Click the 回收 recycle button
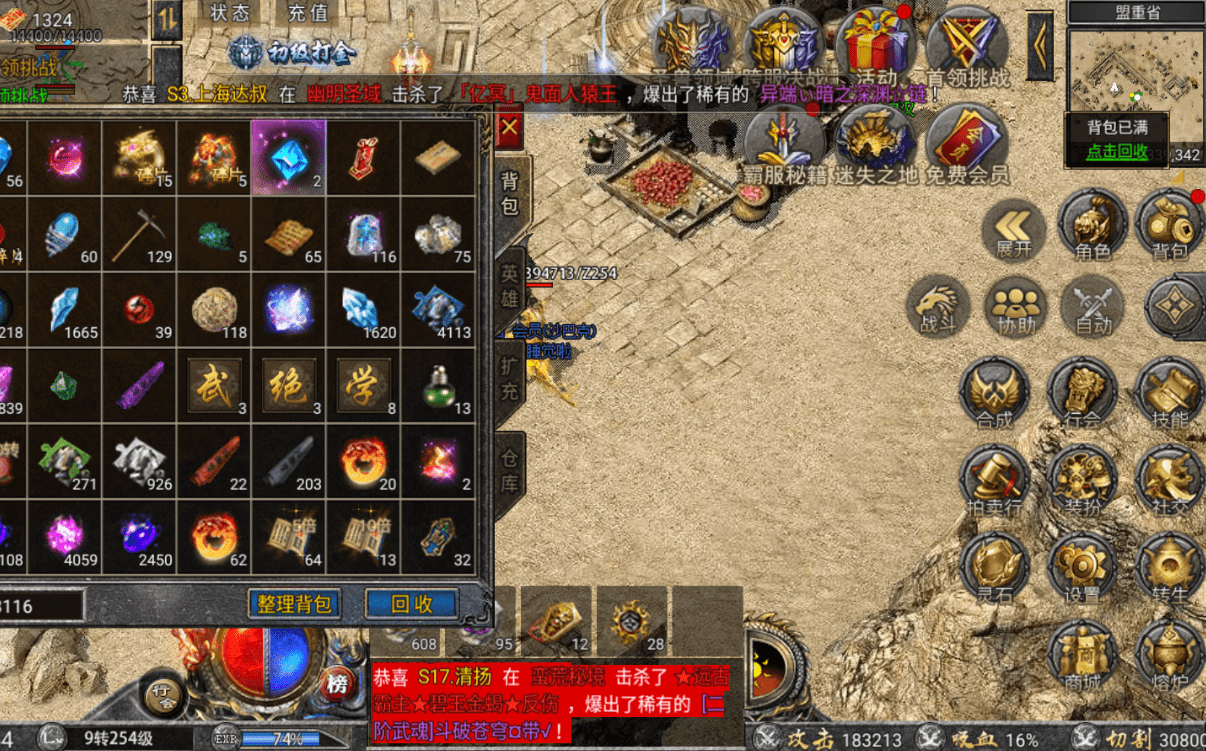 pos(411,604)
